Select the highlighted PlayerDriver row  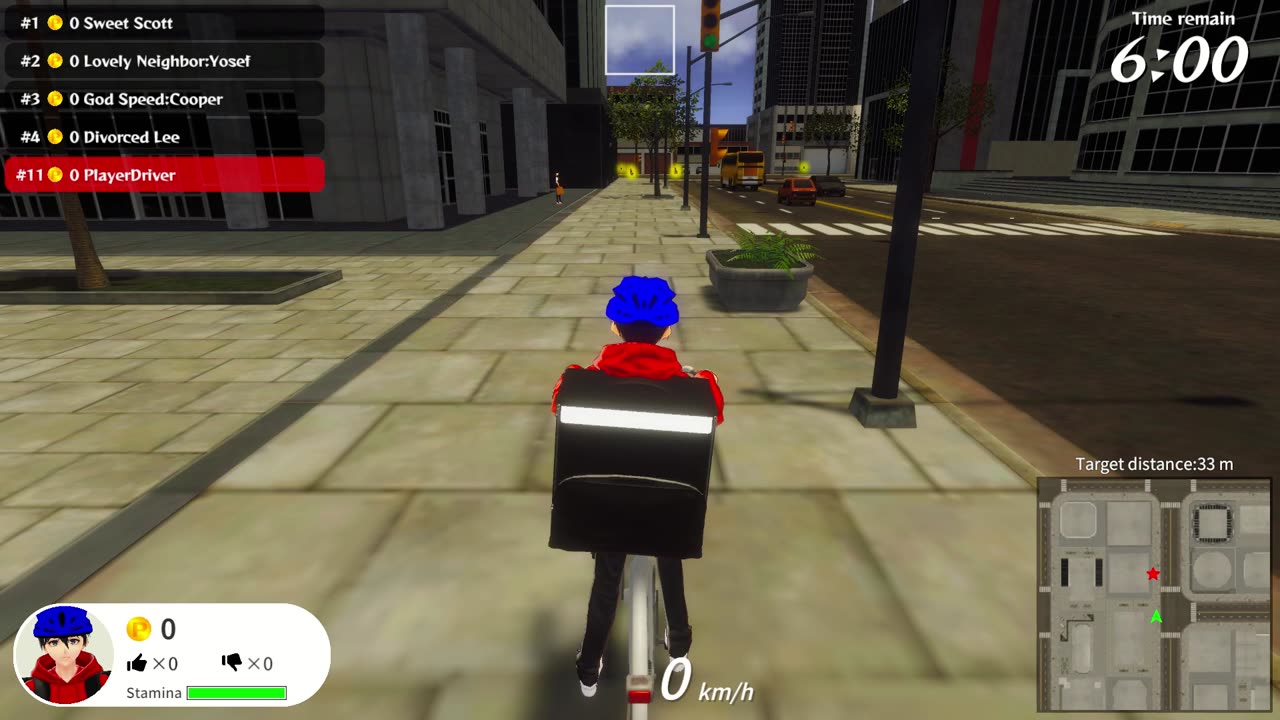164,175
